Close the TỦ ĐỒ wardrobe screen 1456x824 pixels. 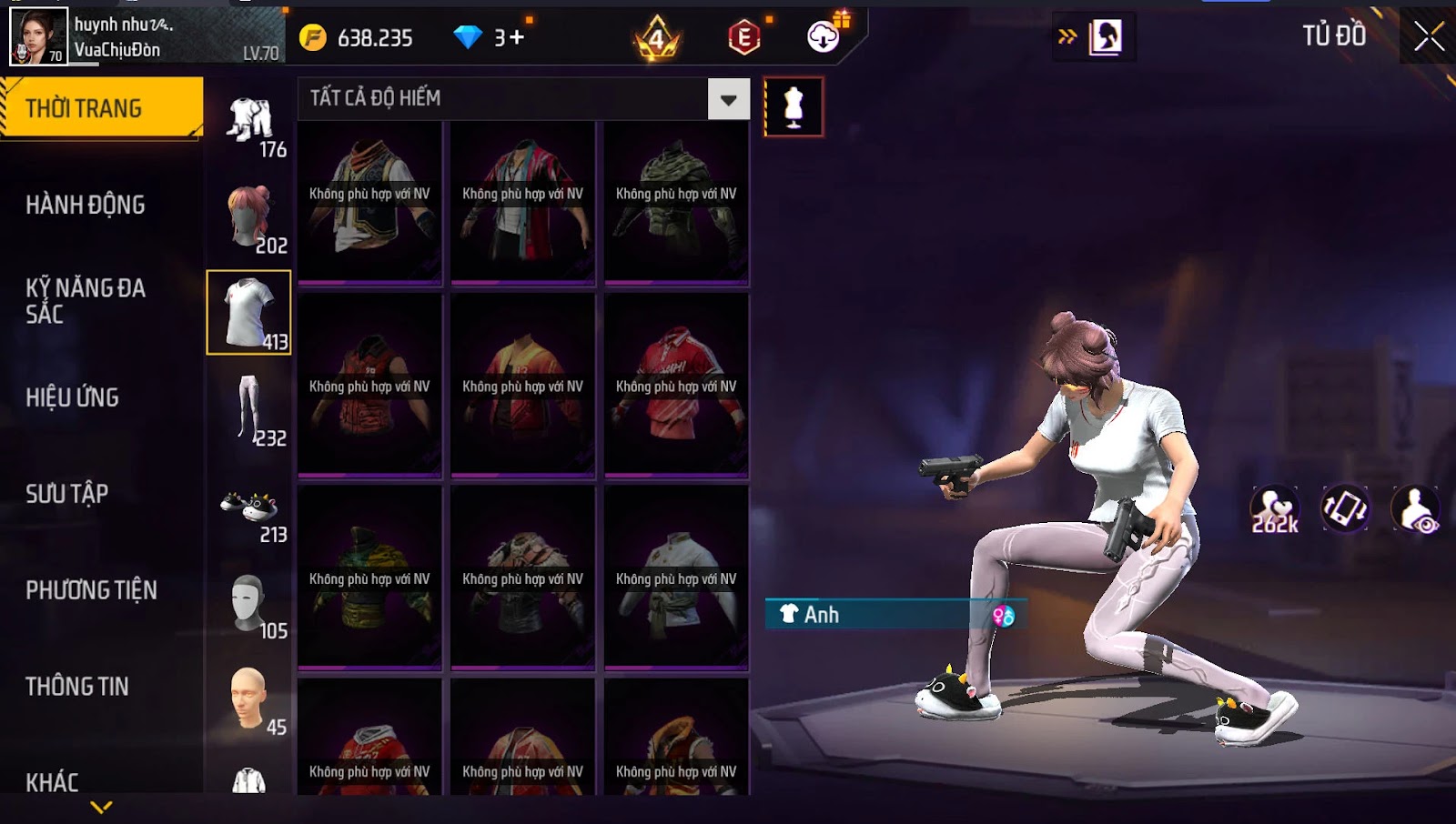coord(1429,36)
